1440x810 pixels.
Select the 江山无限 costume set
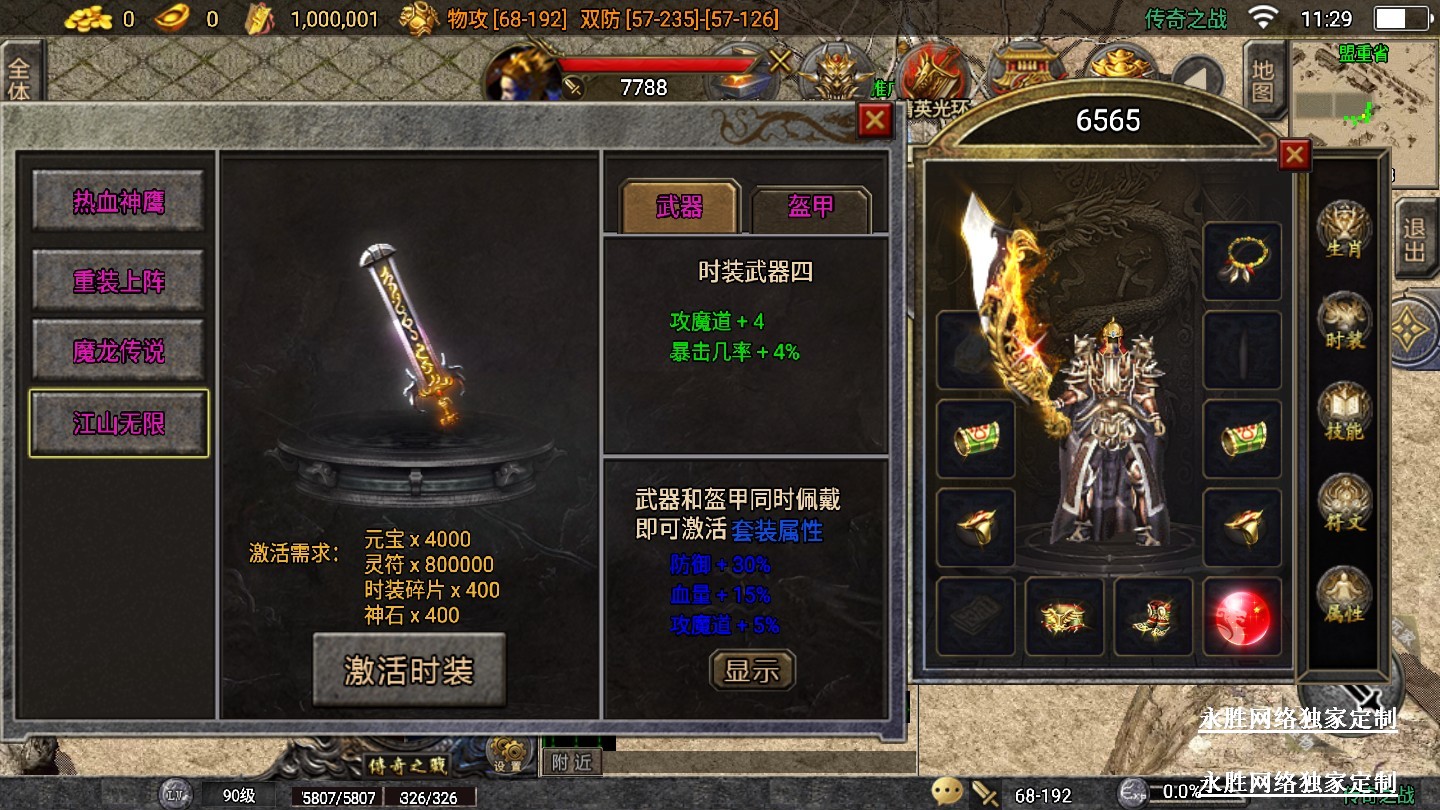pyautogui.click(x=118, y=423)
